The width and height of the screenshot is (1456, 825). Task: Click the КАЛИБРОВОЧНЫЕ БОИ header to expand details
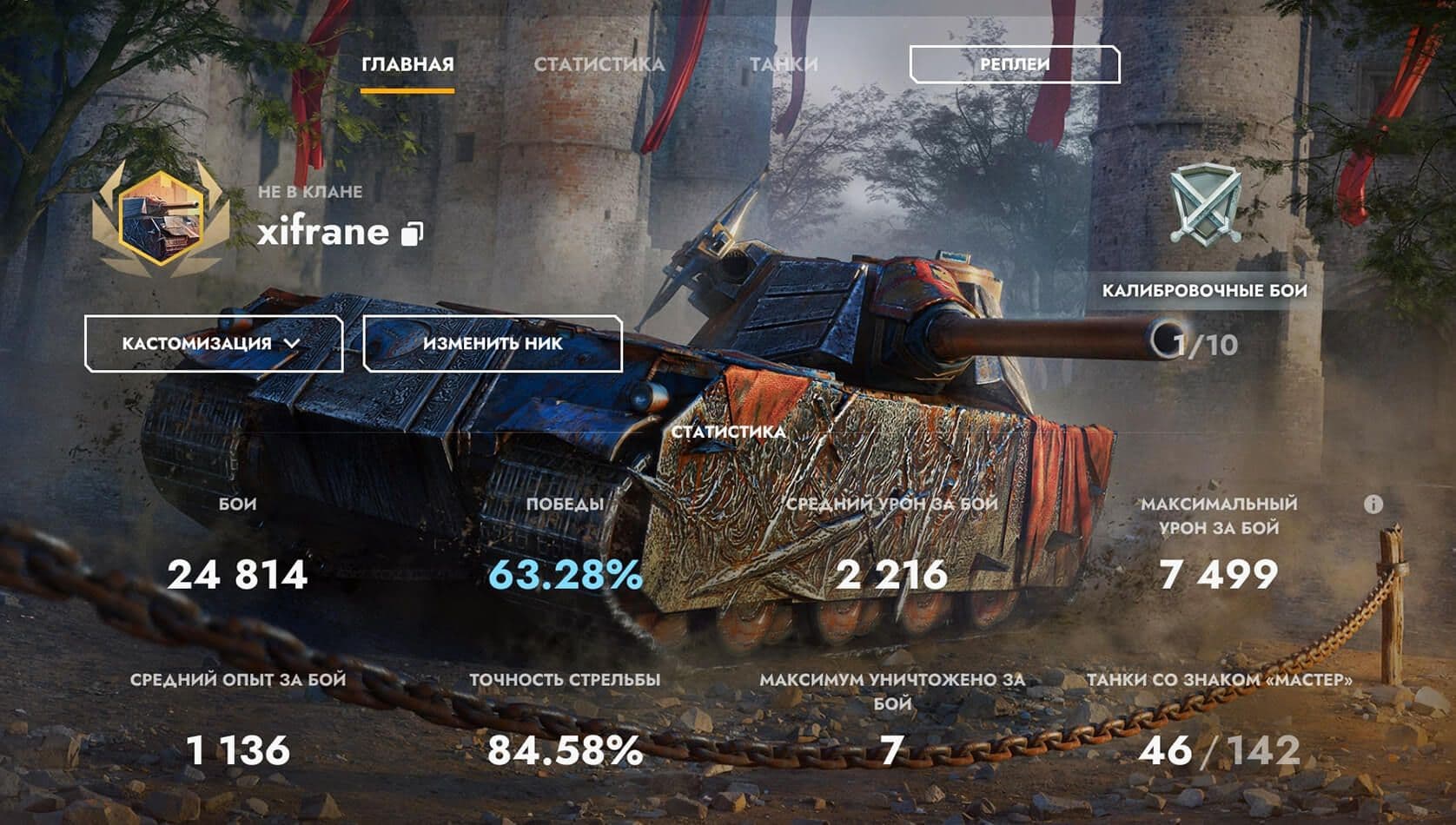[1204, 292]
